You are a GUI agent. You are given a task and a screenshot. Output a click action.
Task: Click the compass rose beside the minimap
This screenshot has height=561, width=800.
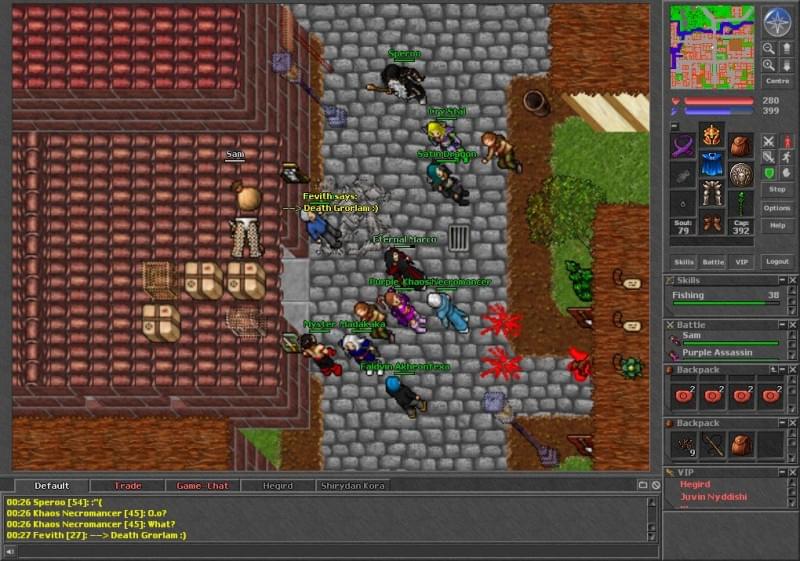click(x=777, y=21)
